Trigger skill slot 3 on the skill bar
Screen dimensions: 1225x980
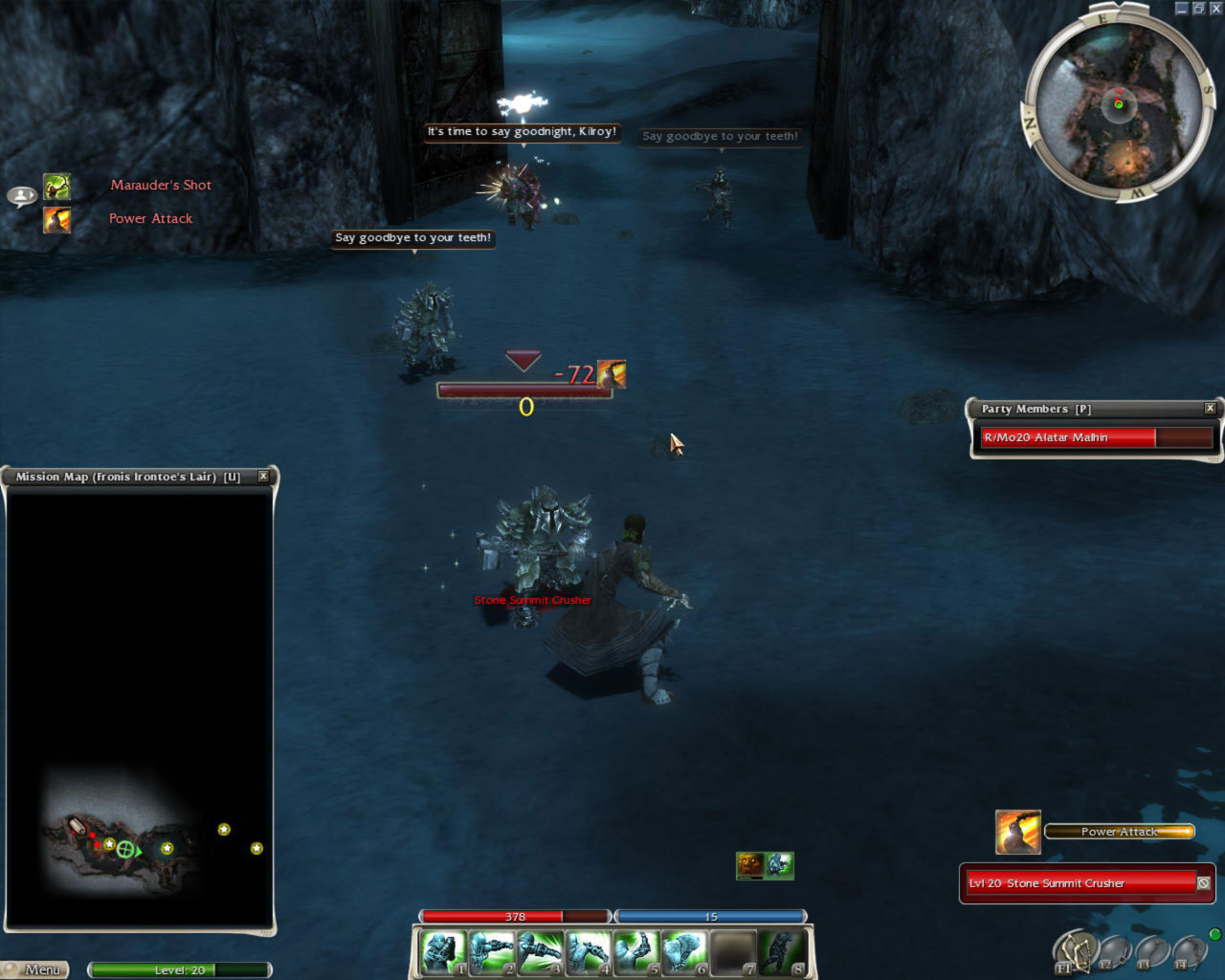point(539,953)
